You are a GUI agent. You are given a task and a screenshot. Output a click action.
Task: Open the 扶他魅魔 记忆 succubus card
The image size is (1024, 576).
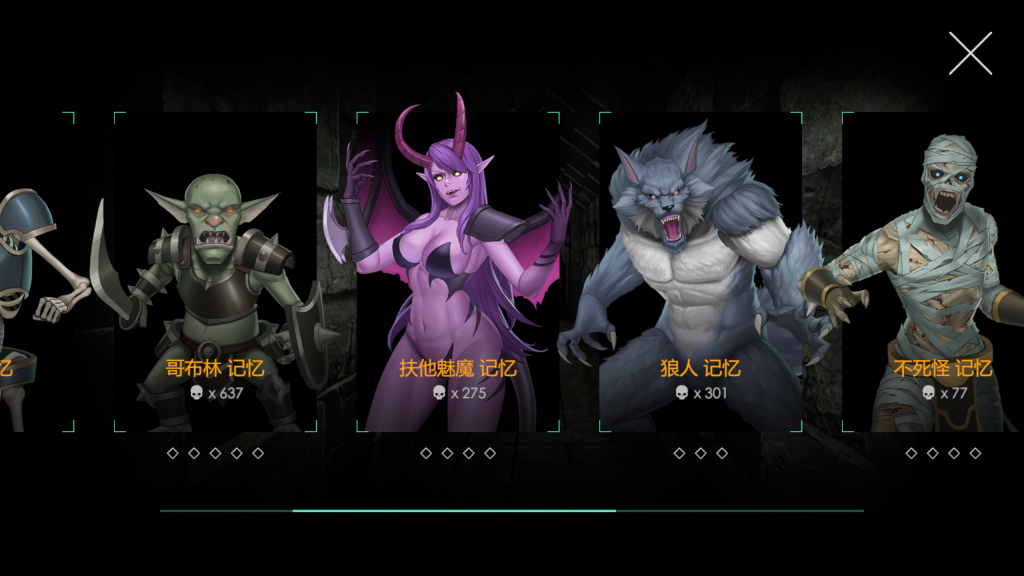click(x=457, y=272)
